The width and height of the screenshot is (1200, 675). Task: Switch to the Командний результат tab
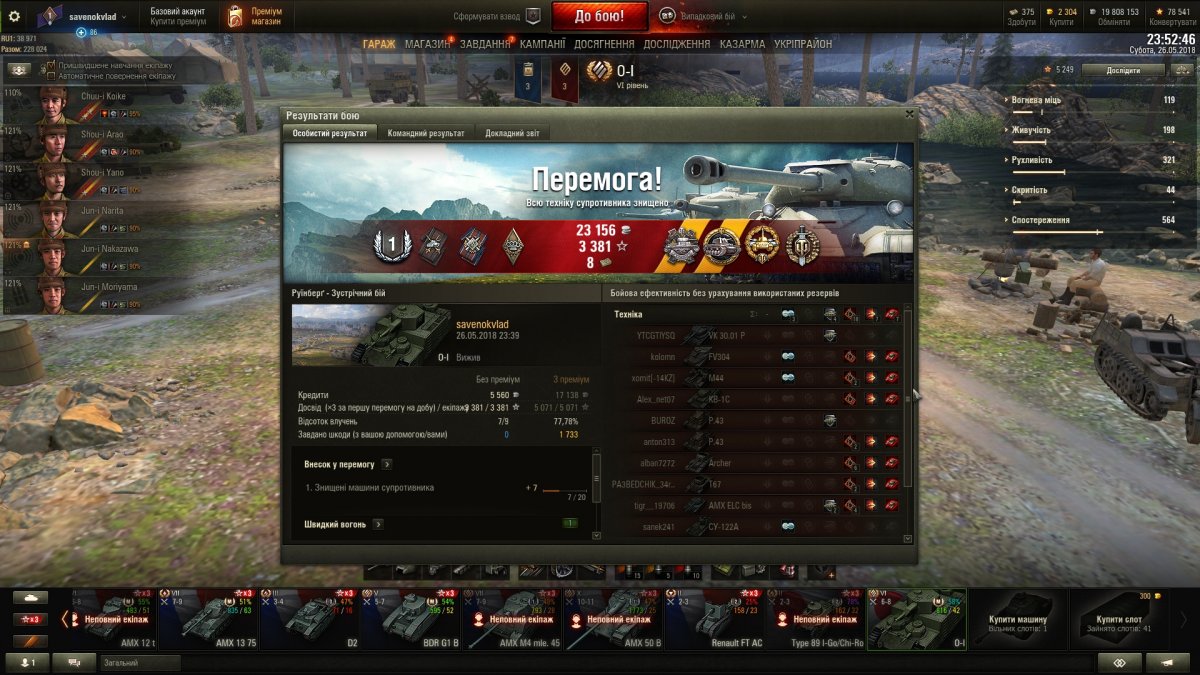425,133
